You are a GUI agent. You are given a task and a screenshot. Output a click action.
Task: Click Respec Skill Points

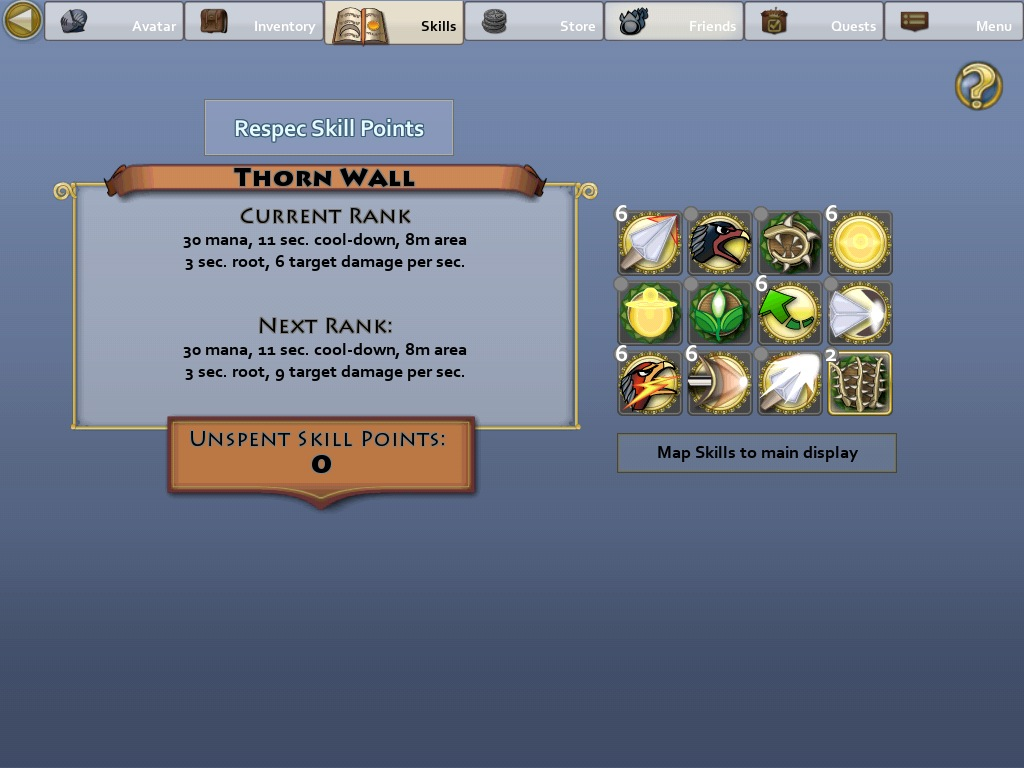tap(329, 128)
